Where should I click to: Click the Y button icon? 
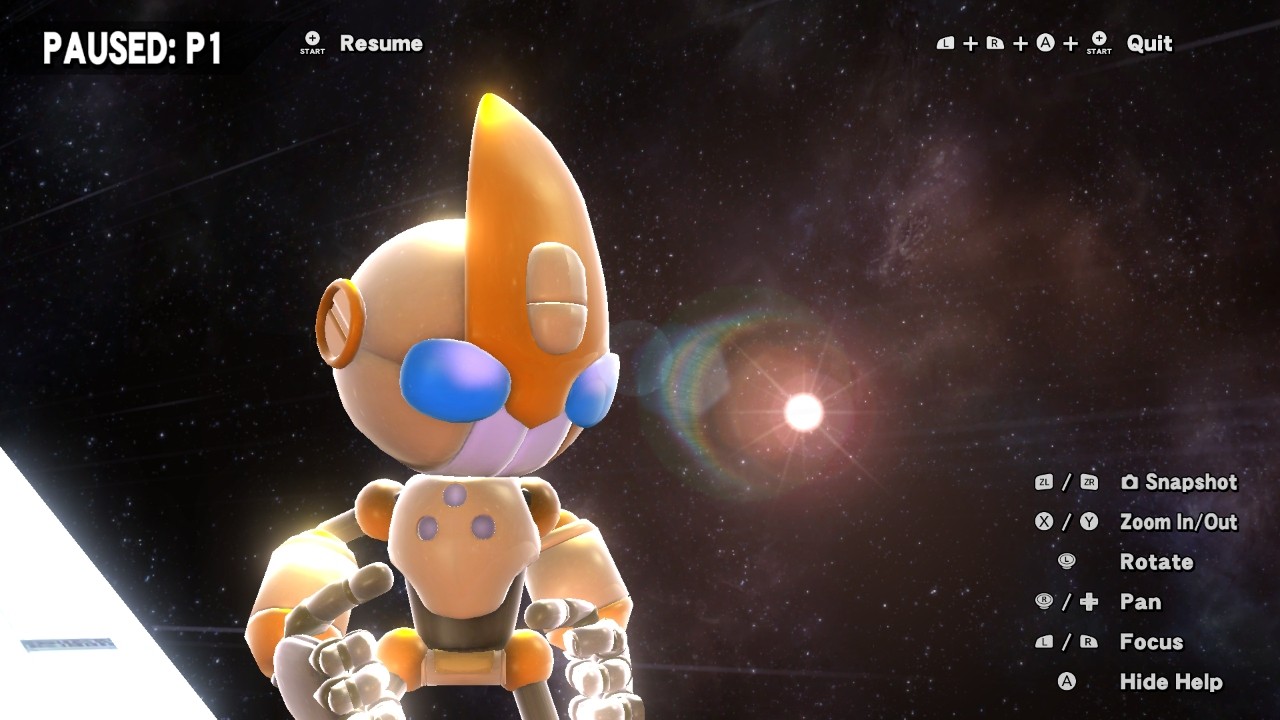pyautogui.click(x=1090, y=521)
